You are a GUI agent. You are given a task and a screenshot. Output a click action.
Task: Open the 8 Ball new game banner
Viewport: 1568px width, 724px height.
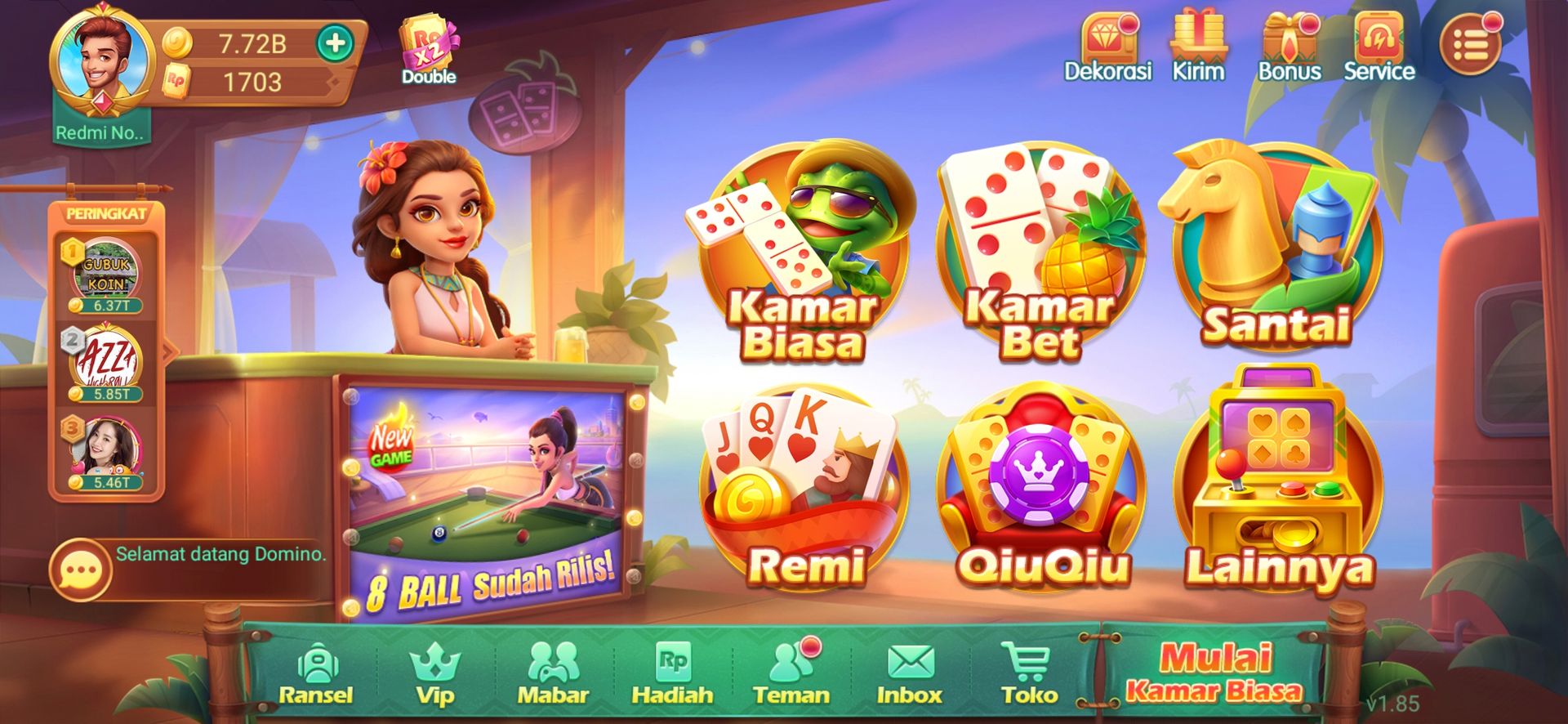pos(488,498)
